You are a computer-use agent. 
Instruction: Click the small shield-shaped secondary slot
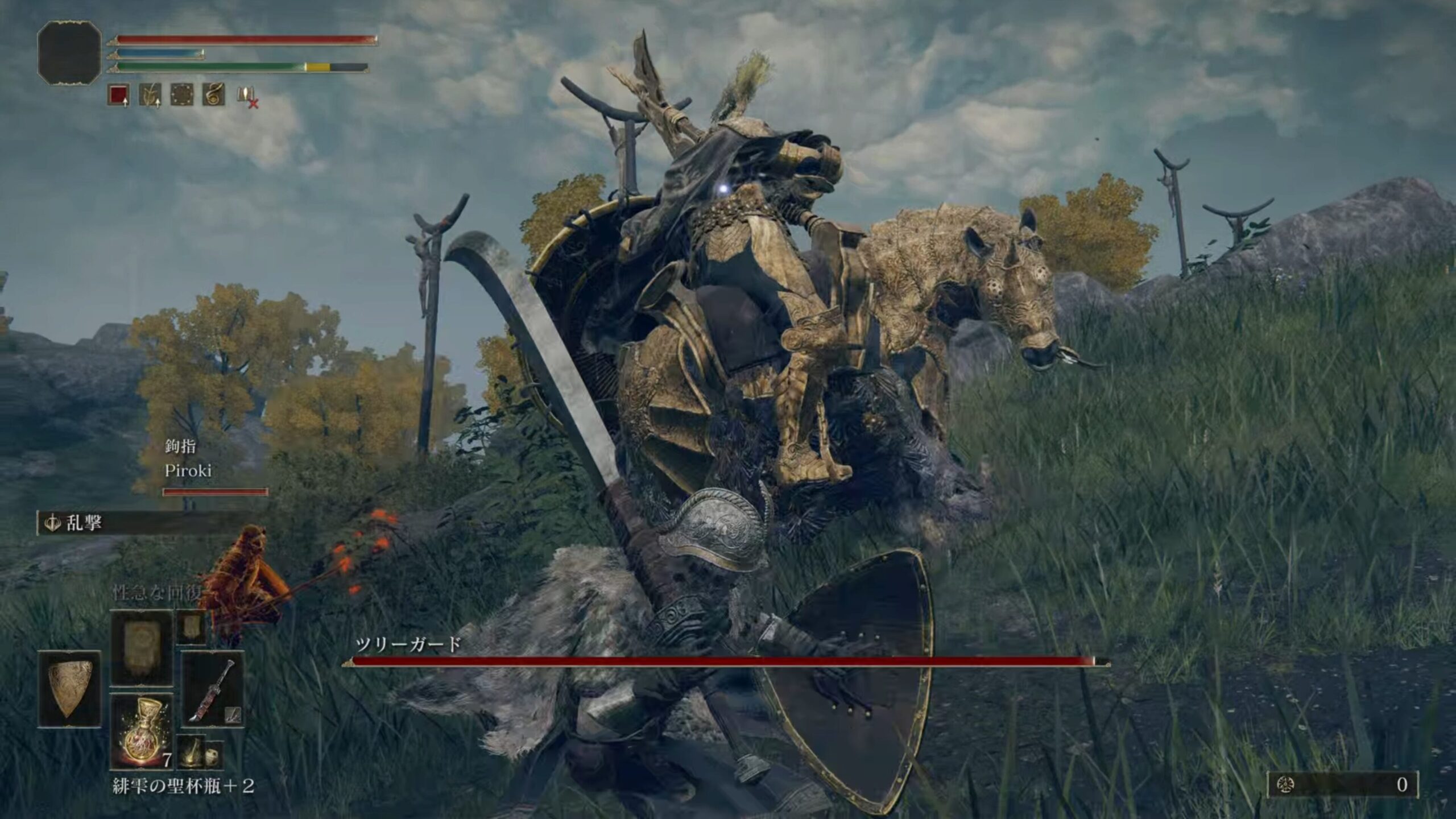(x=191, y=627)
